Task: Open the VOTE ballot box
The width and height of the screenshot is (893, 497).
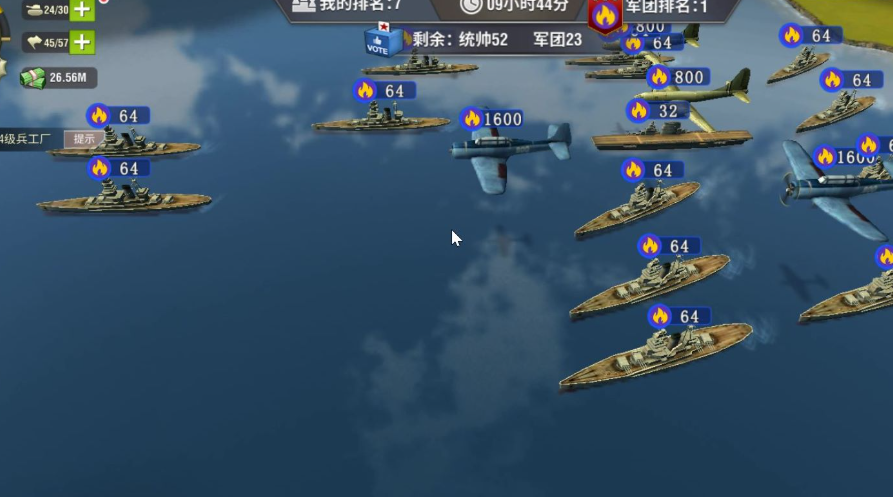Action: point(381,40)
